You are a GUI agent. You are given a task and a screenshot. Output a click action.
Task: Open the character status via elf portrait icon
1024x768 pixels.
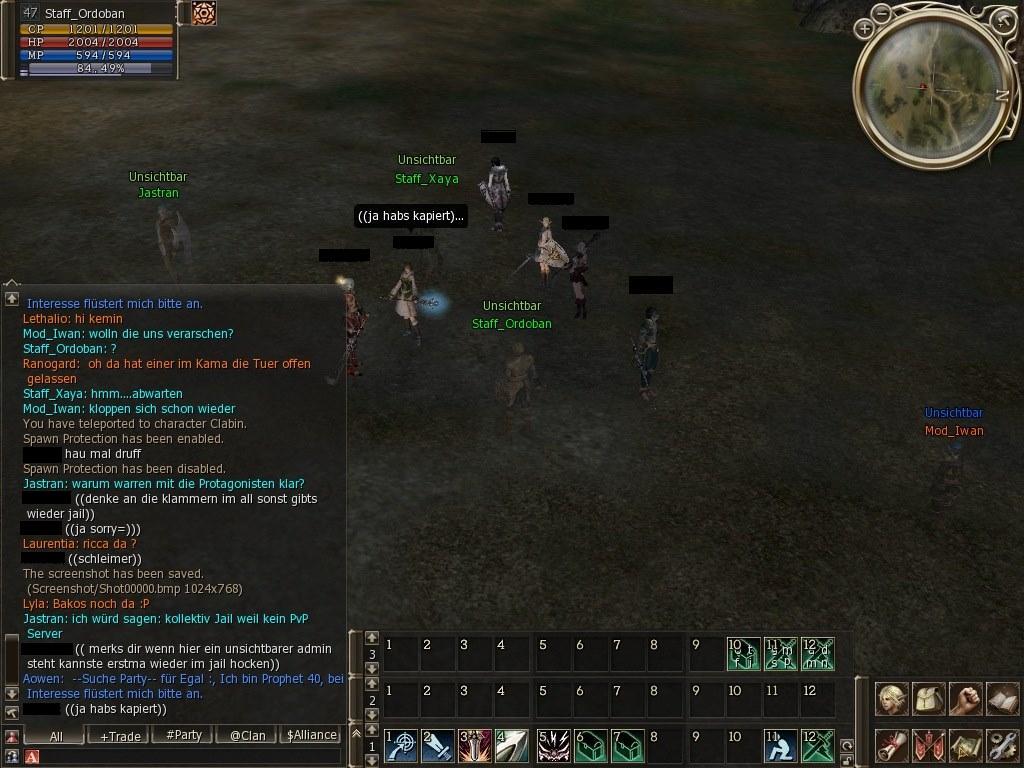coord(892,698)
